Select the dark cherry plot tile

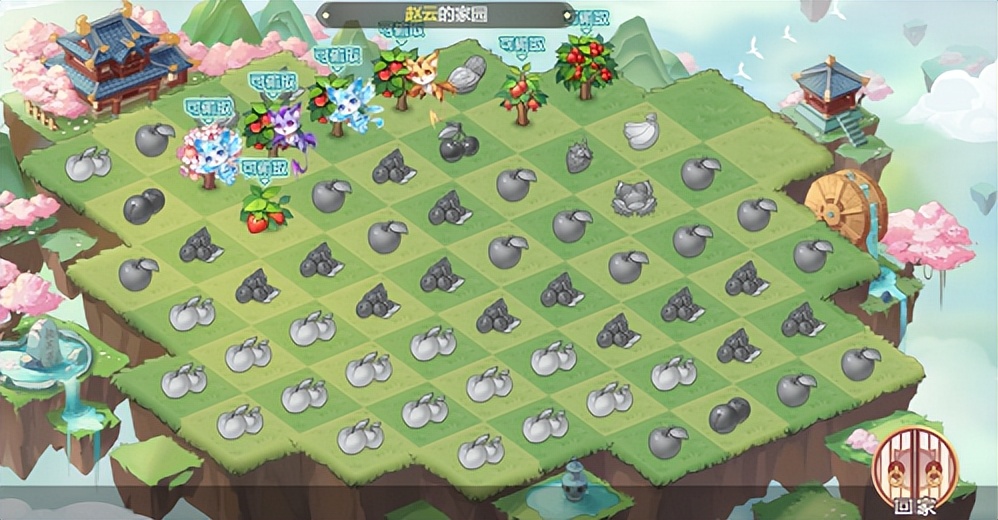coord(458,144)
